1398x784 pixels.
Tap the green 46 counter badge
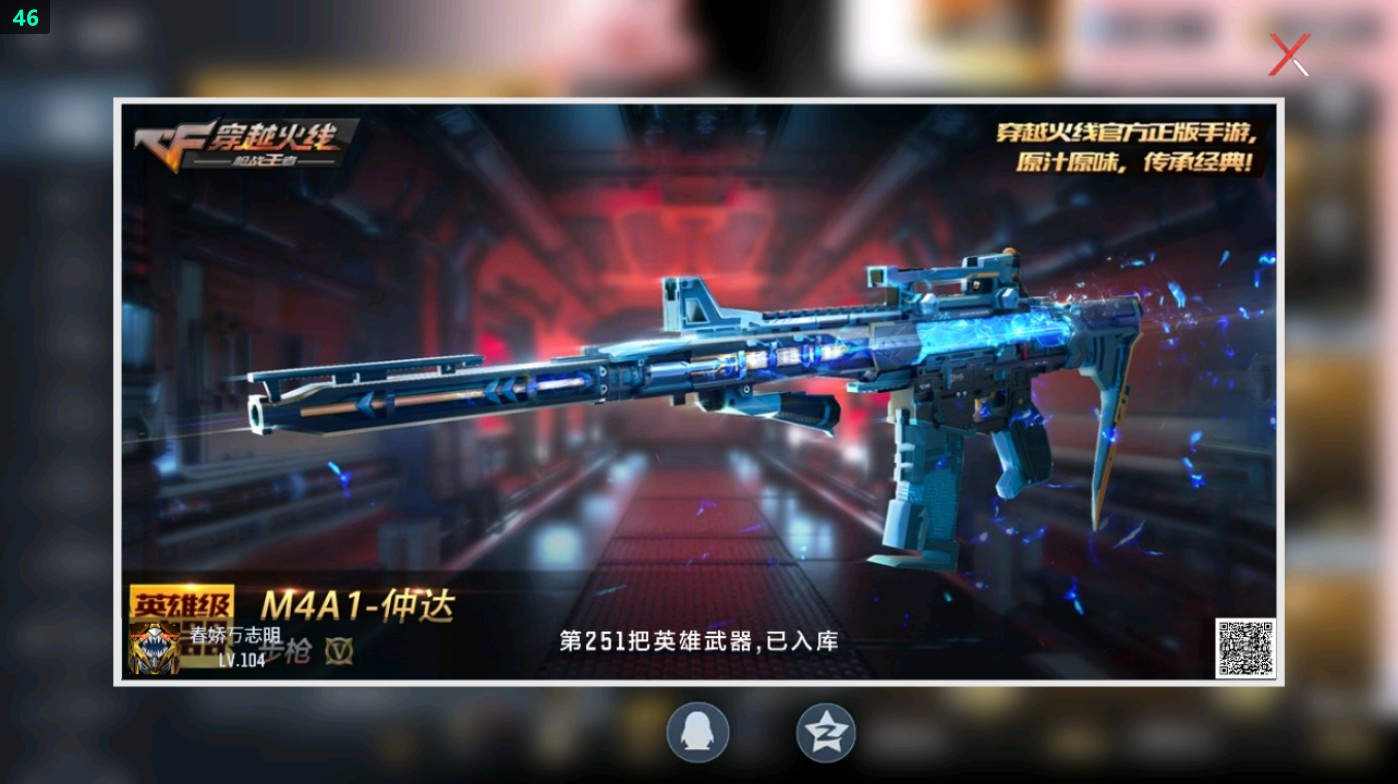[x=26, y=17]
